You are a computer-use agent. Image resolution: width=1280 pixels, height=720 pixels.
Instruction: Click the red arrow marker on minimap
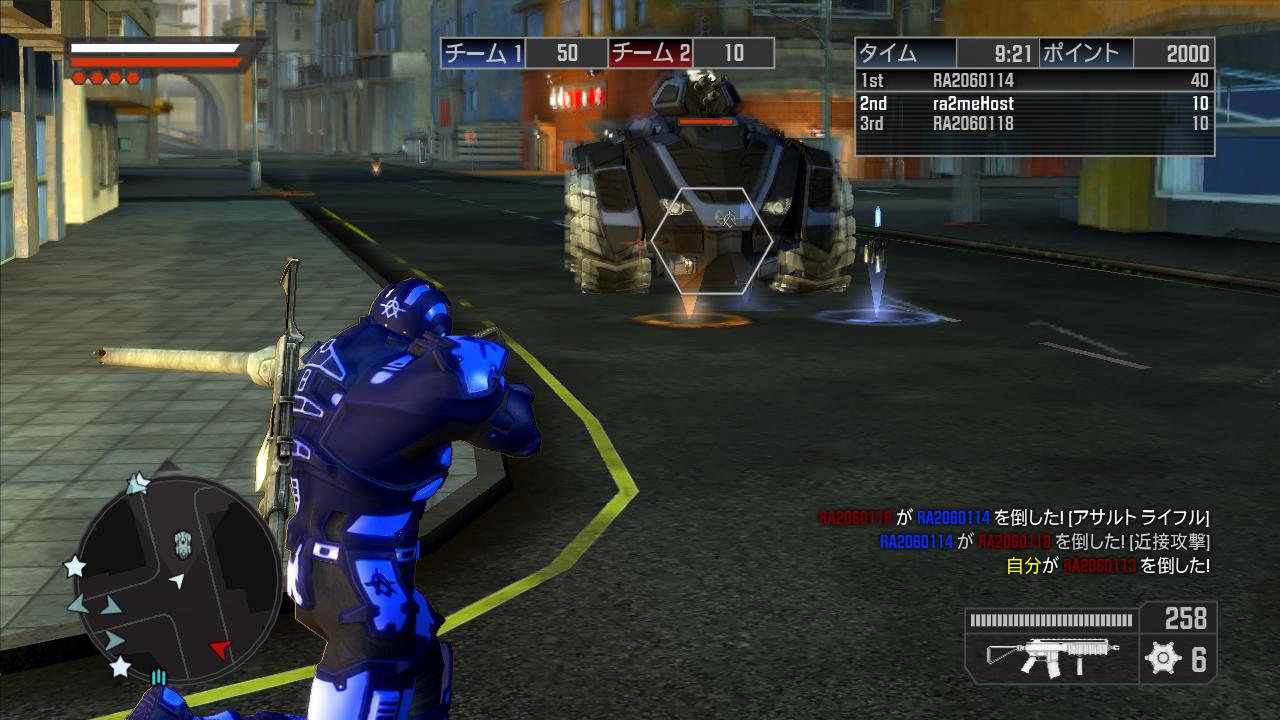220,650
